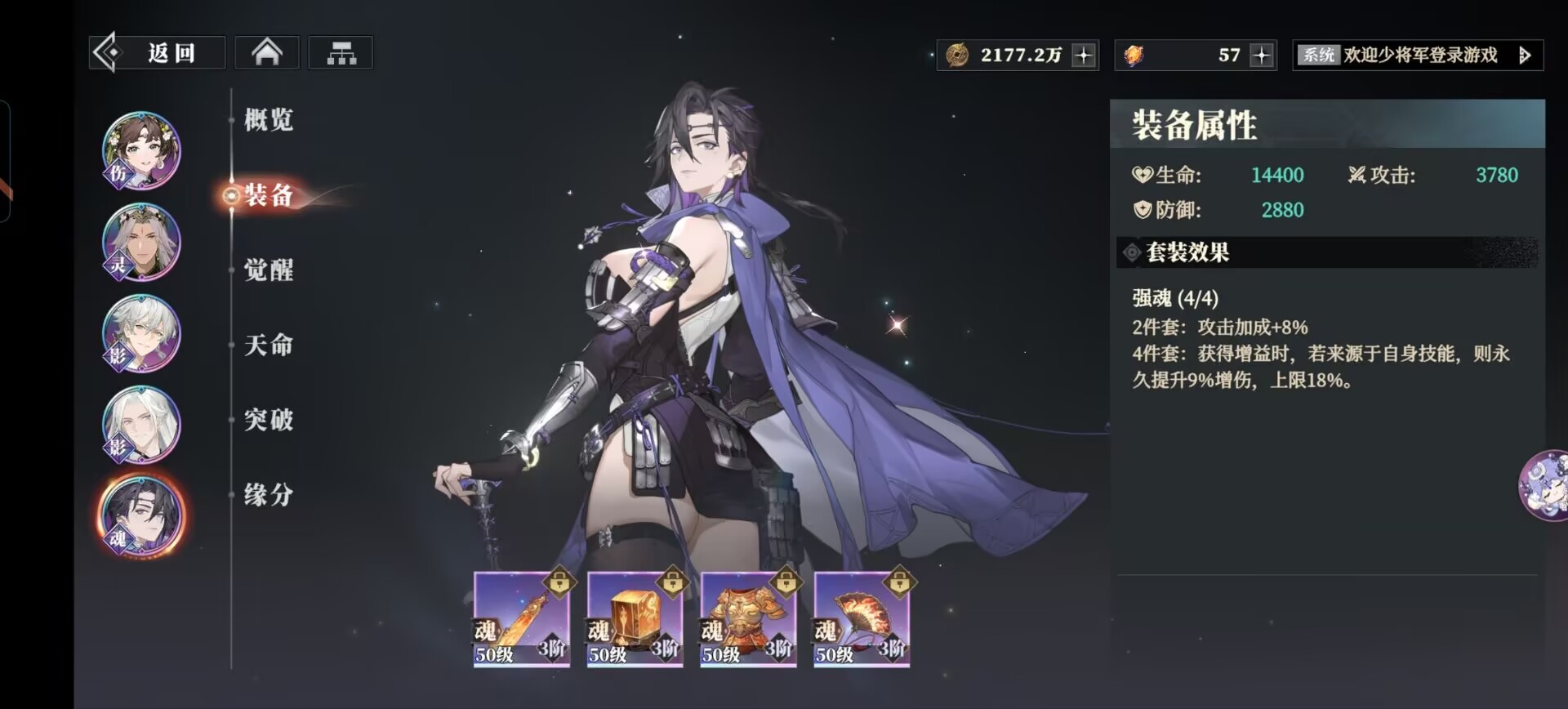The width and height of the screenshot is (1568, 709).
Task: Switch to the 概览 overview tab
Action: coord(269,120)
